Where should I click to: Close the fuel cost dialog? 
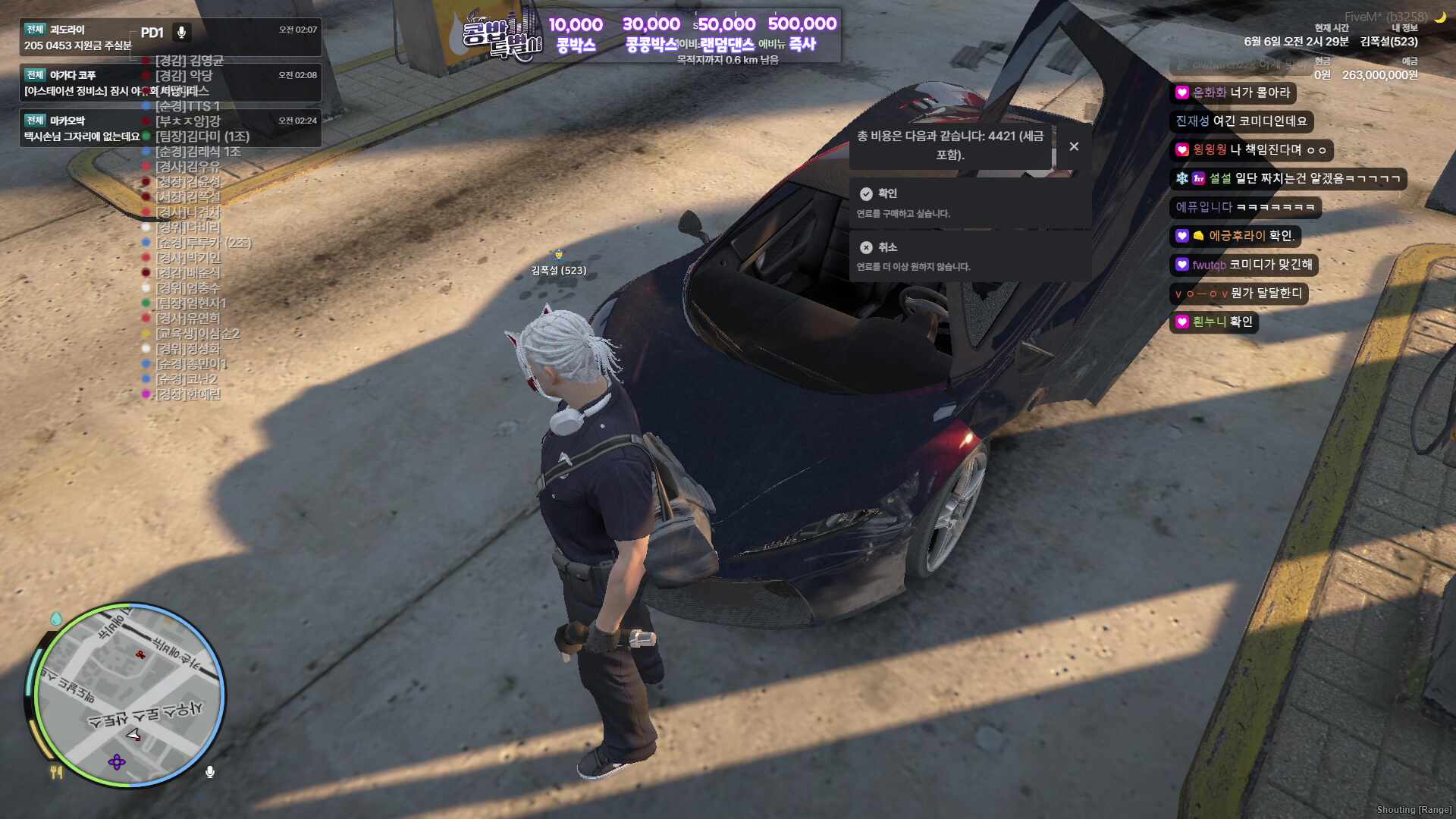pos(1074,146)
